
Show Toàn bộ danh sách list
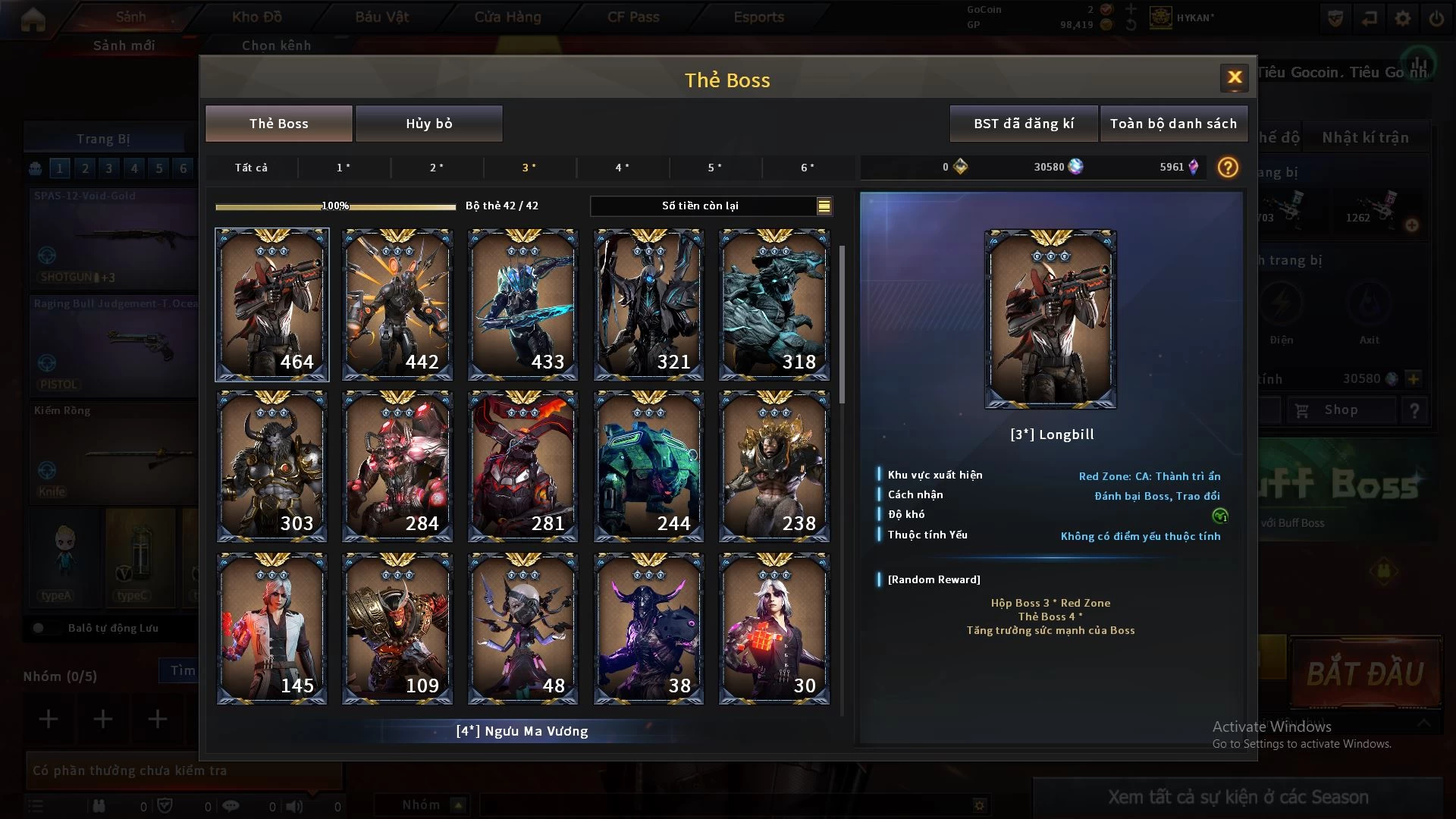pyautogui.click(x=1173, y=124)
